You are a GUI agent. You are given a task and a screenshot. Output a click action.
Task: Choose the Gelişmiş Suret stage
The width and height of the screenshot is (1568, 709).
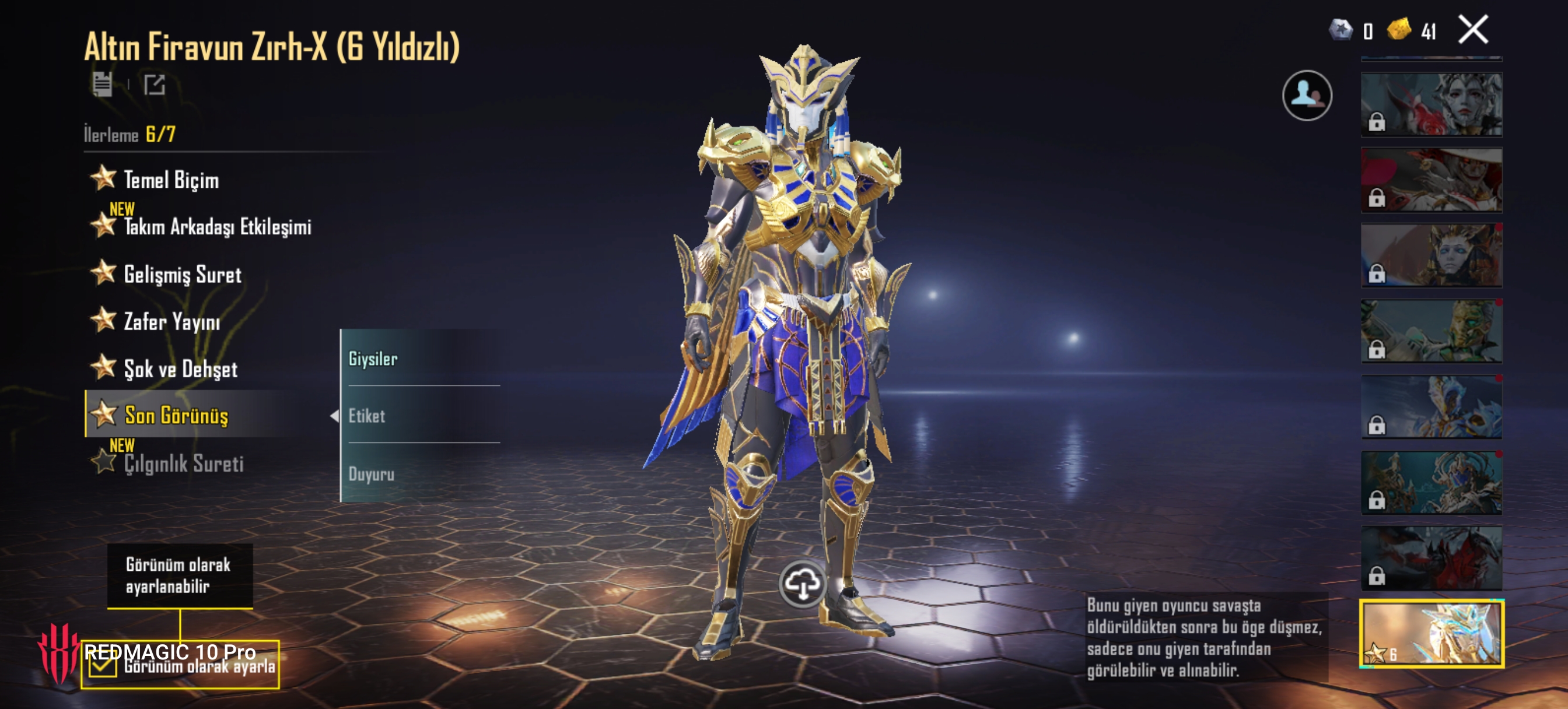182,275
